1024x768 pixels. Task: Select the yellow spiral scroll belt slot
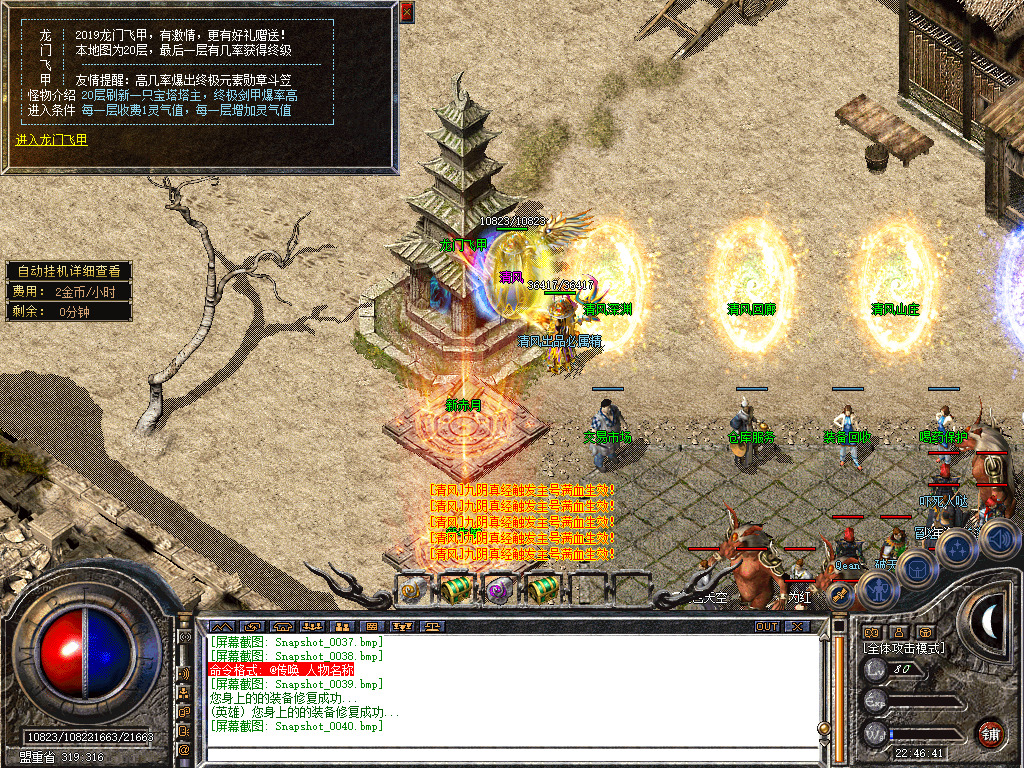413,590
